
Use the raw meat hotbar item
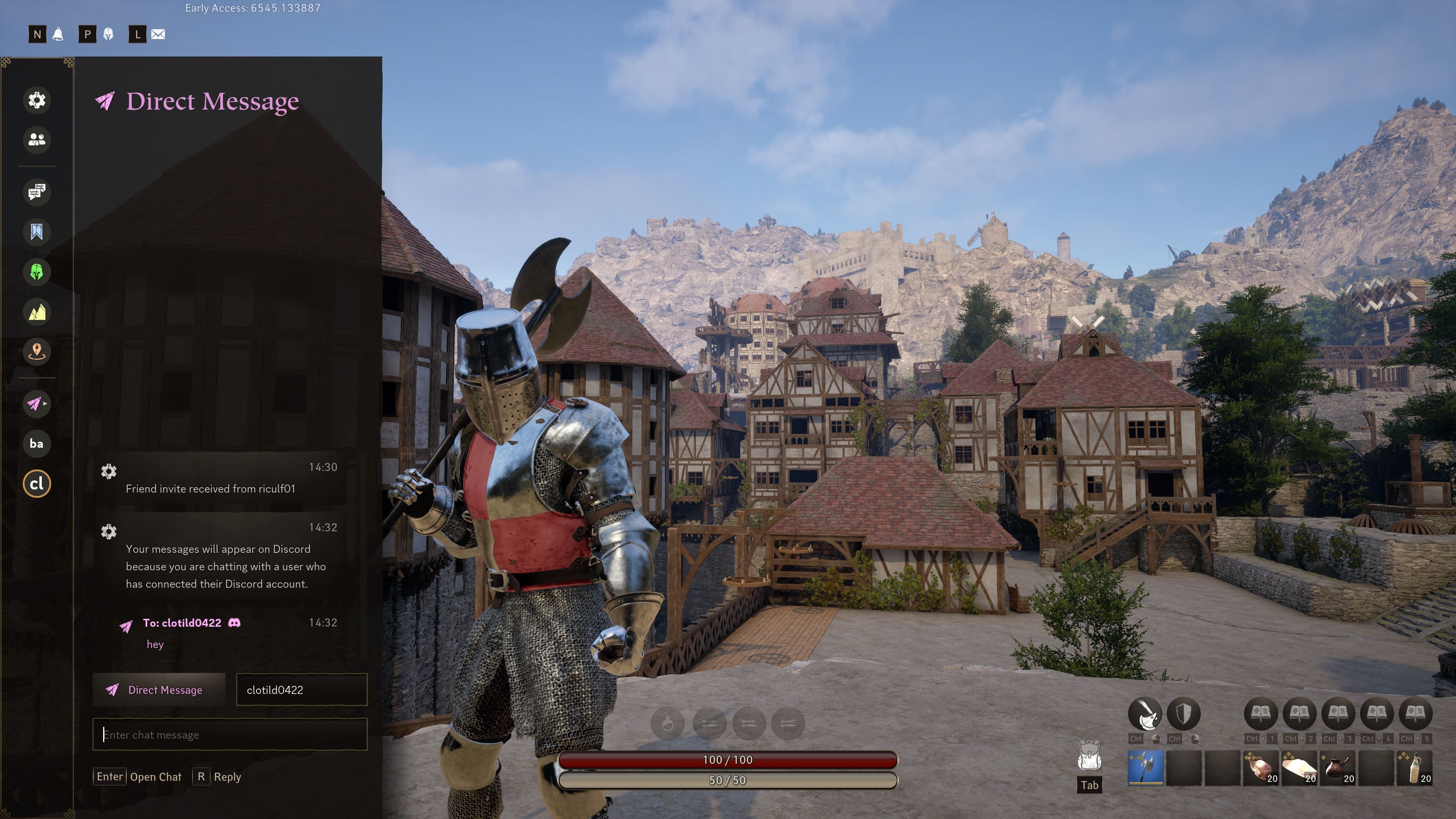(x=1261, y=768)
